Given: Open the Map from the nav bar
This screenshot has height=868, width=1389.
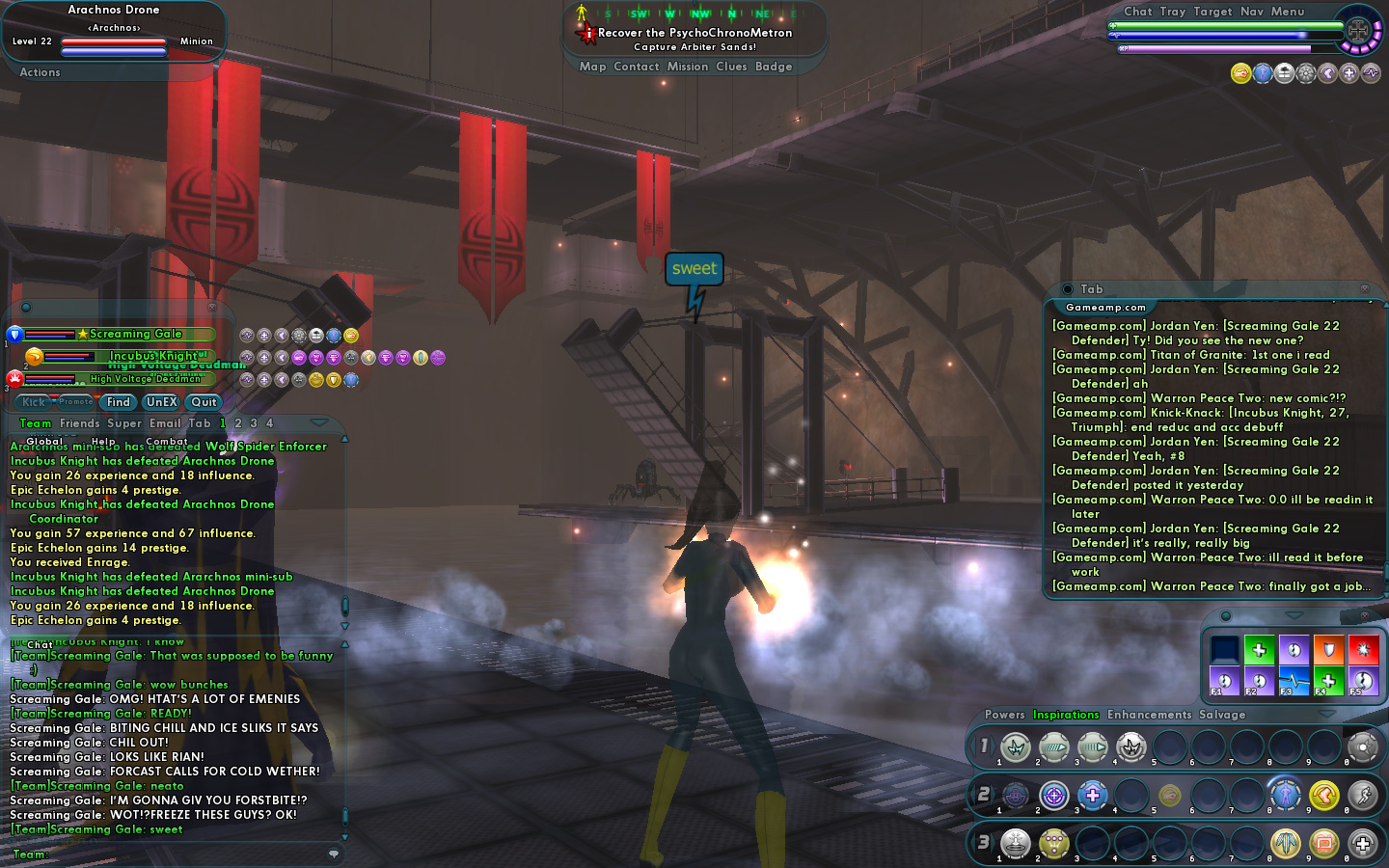Looking at the screenshot, I should coord(592,67).
